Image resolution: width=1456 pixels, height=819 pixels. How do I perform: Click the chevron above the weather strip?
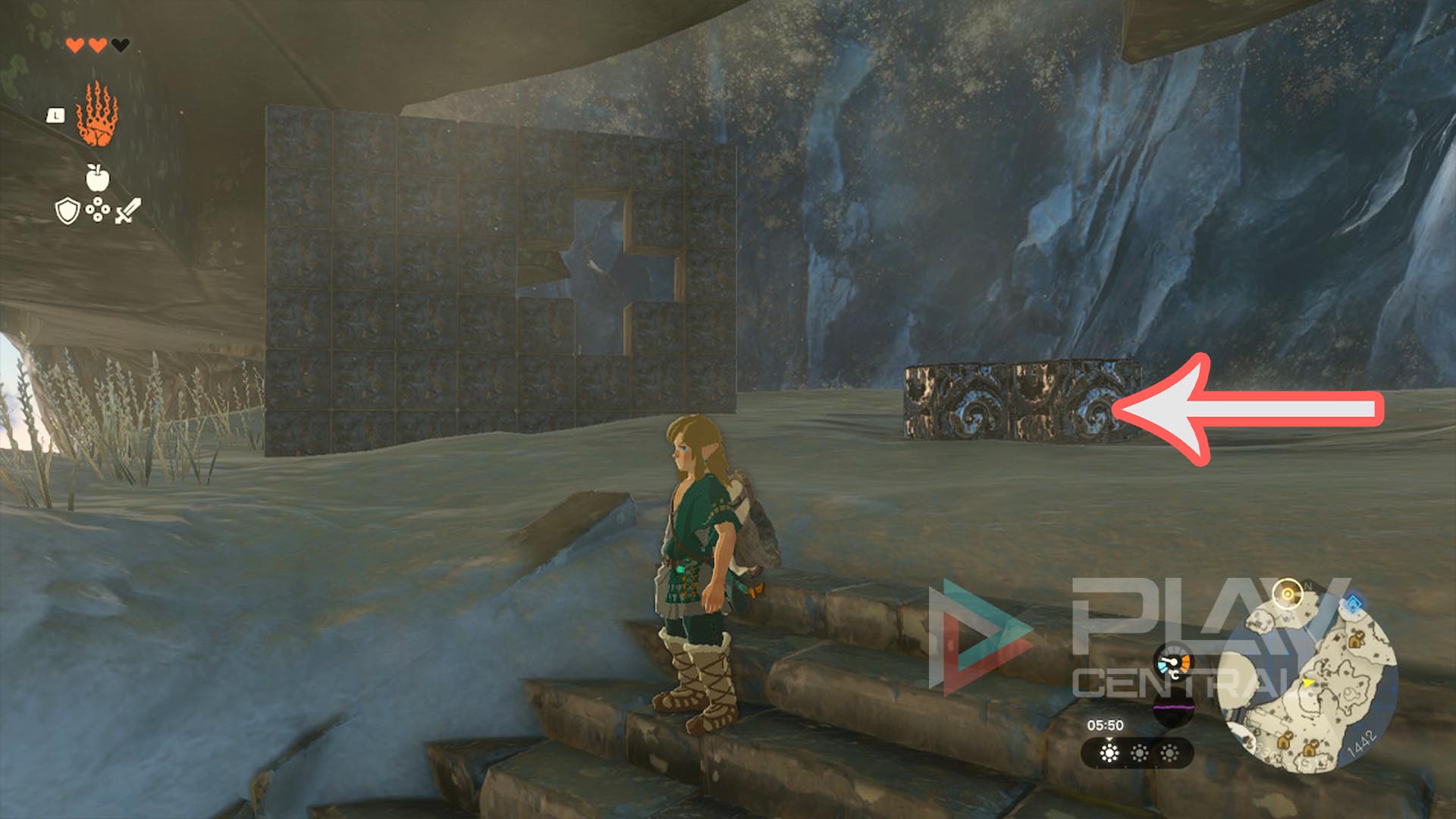1110,740
